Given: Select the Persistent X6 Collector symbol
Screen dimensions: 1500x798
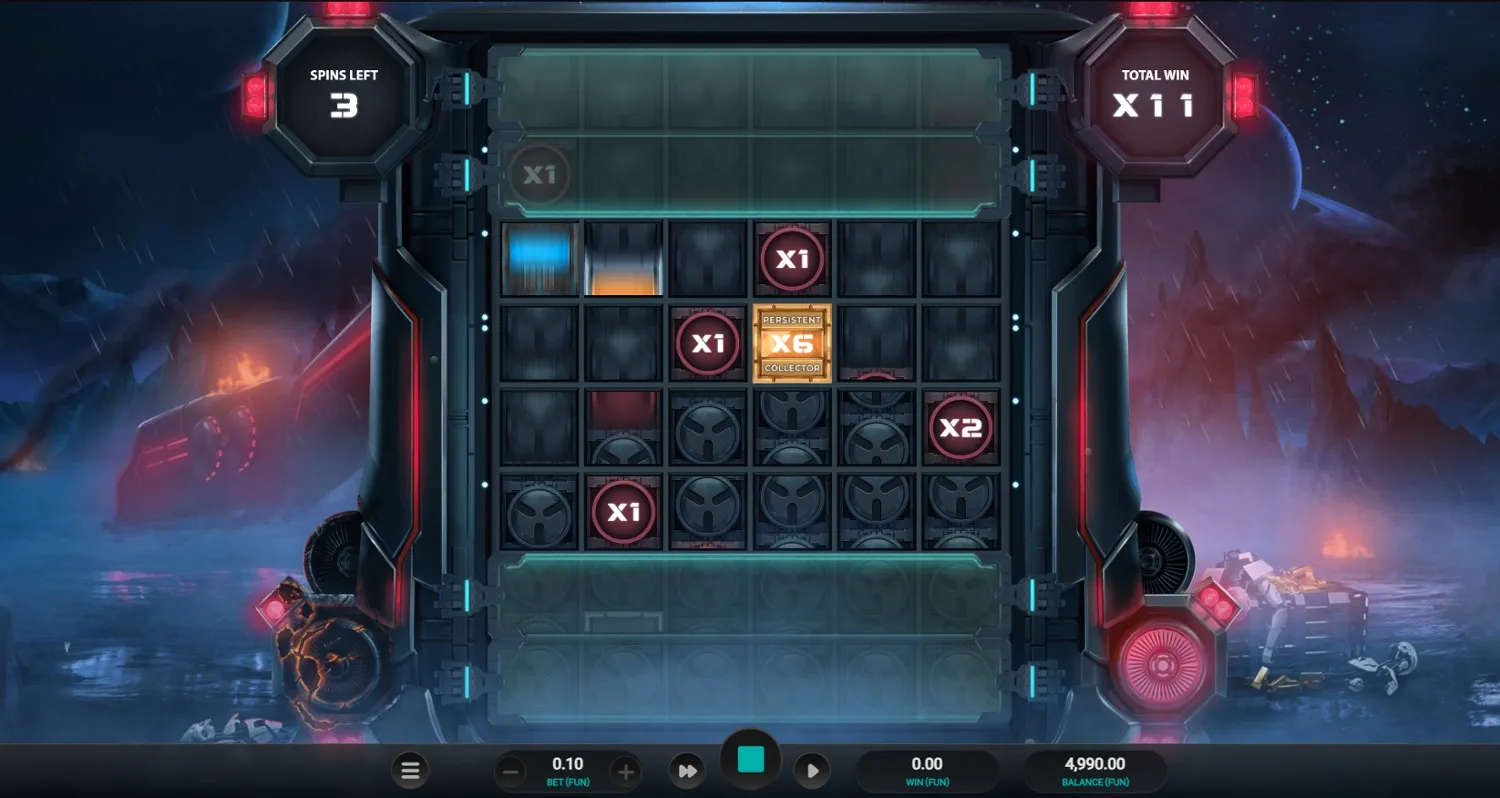Looking at the screenshot, I should 792,344.
